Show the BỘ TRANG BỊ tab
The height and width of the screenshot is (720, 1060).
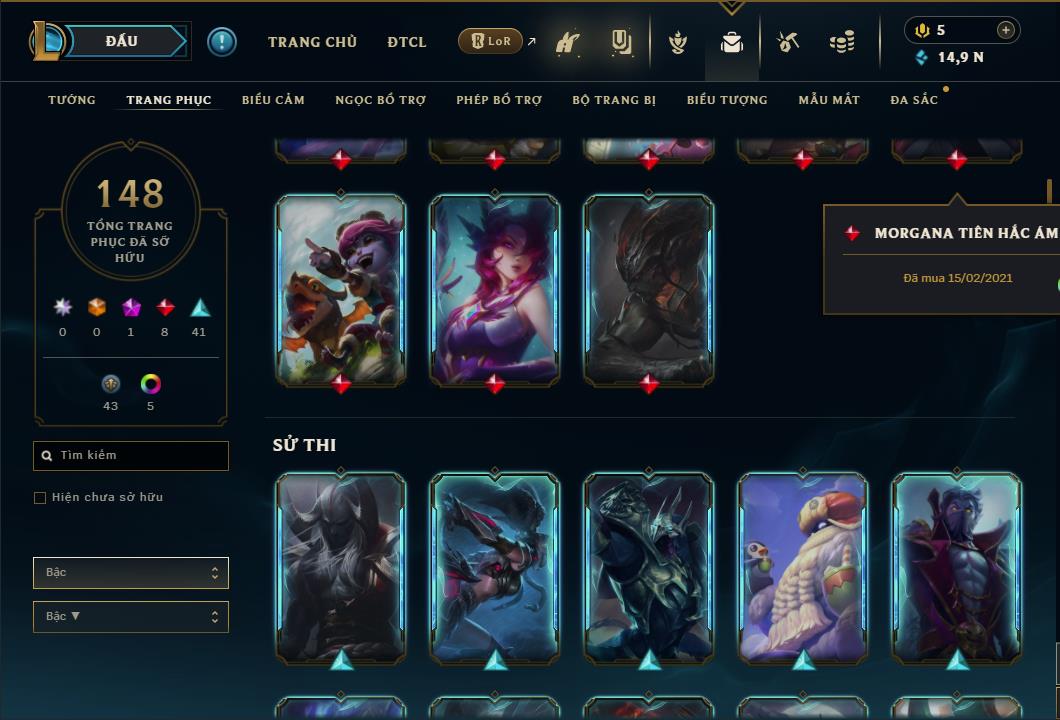tap(614, 100)
